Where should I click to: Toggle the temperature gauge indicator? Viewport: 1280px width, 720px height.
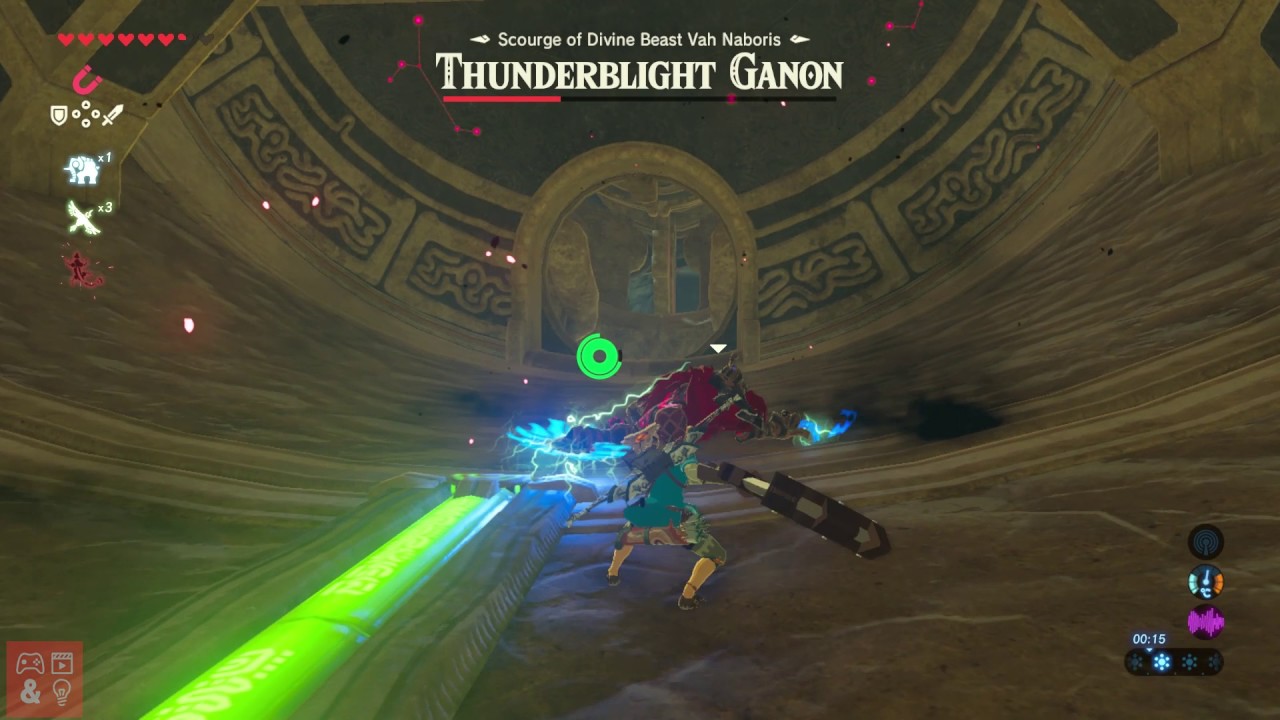pos(1205,580)
